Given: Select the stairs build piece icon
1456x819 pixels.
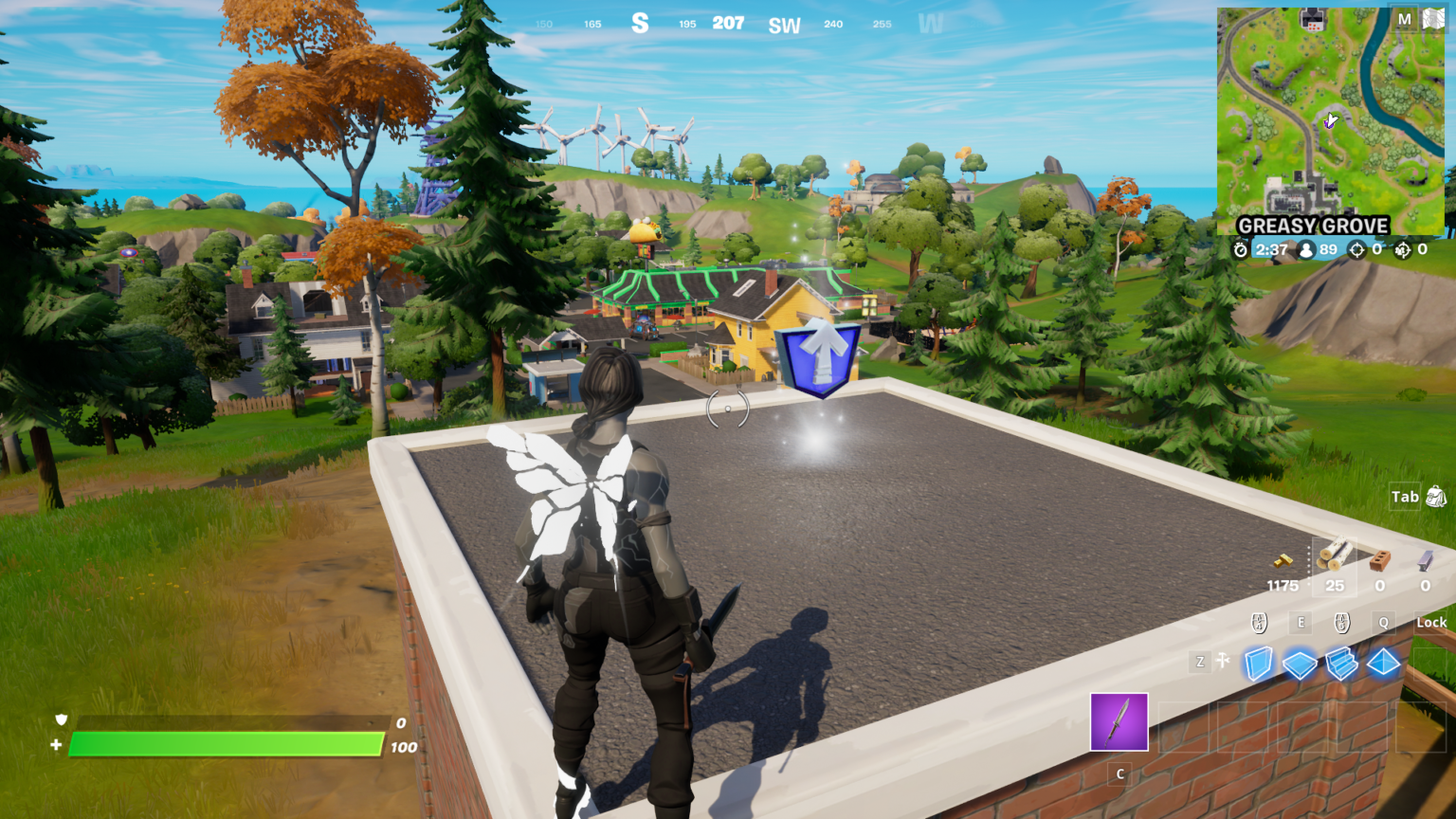Looking at the screenshot, I should (x=1339, y=664).
